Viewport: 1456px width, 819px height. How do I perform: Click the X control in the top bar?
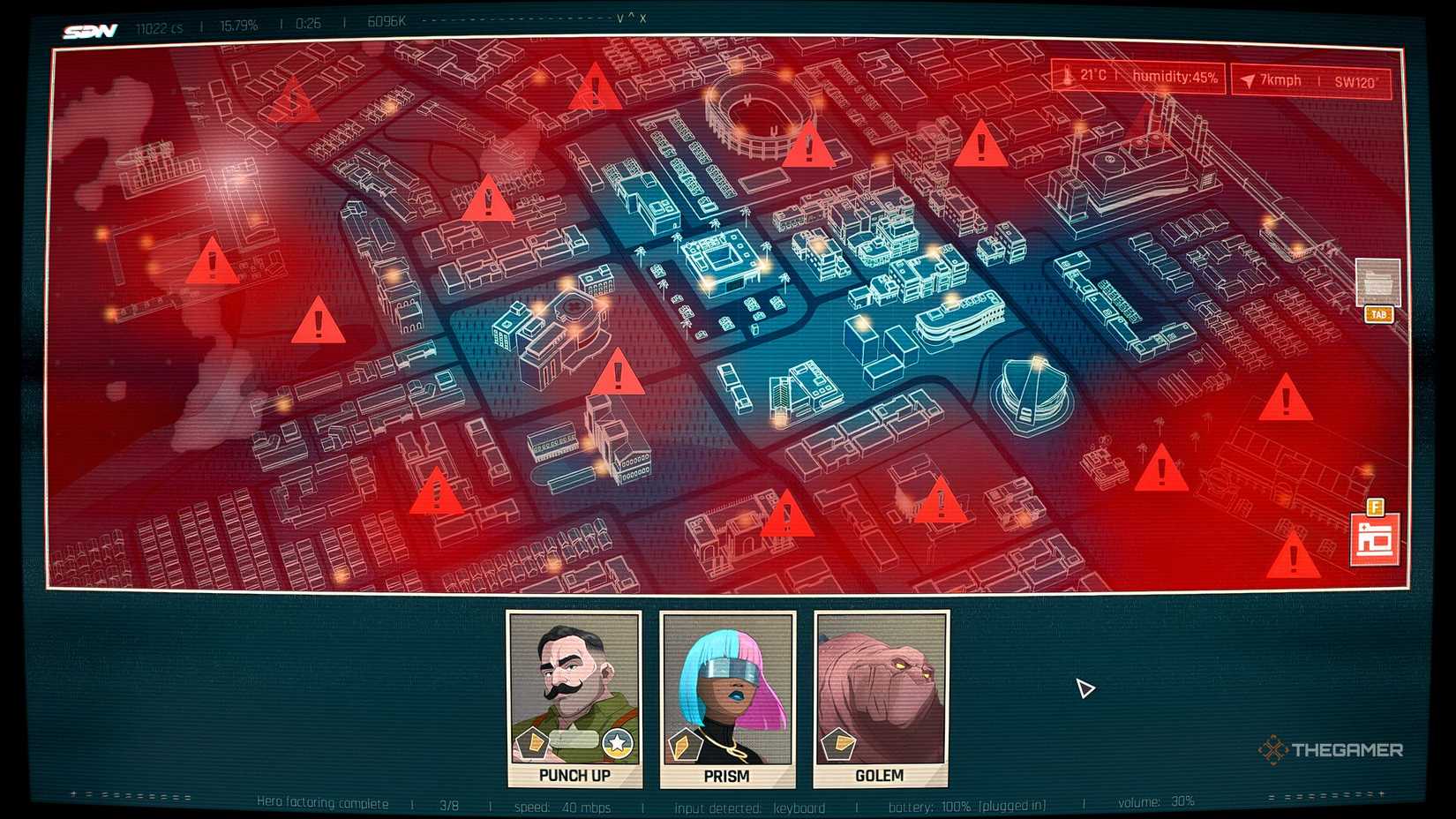tap(642, 19)
